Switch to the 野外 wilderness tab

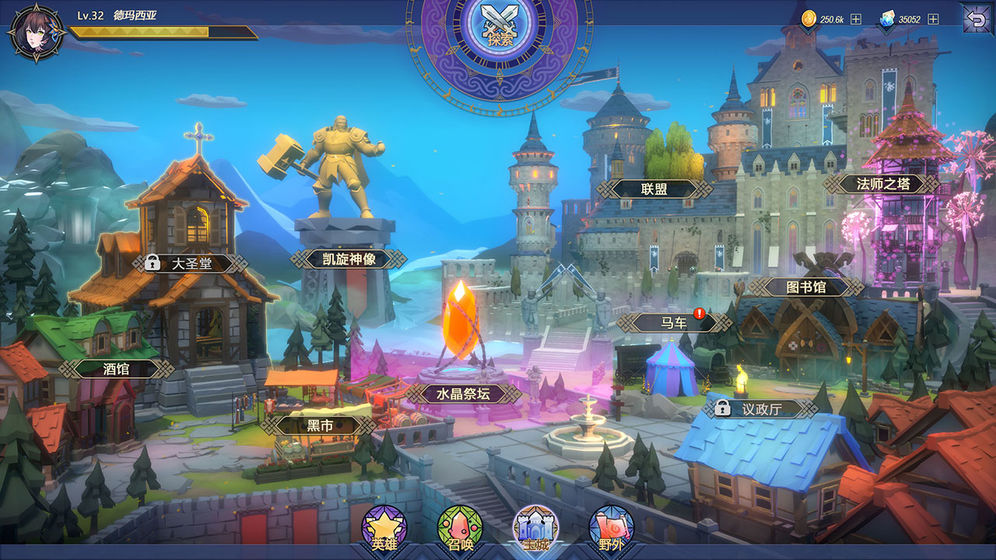click(x=610, y=530)
